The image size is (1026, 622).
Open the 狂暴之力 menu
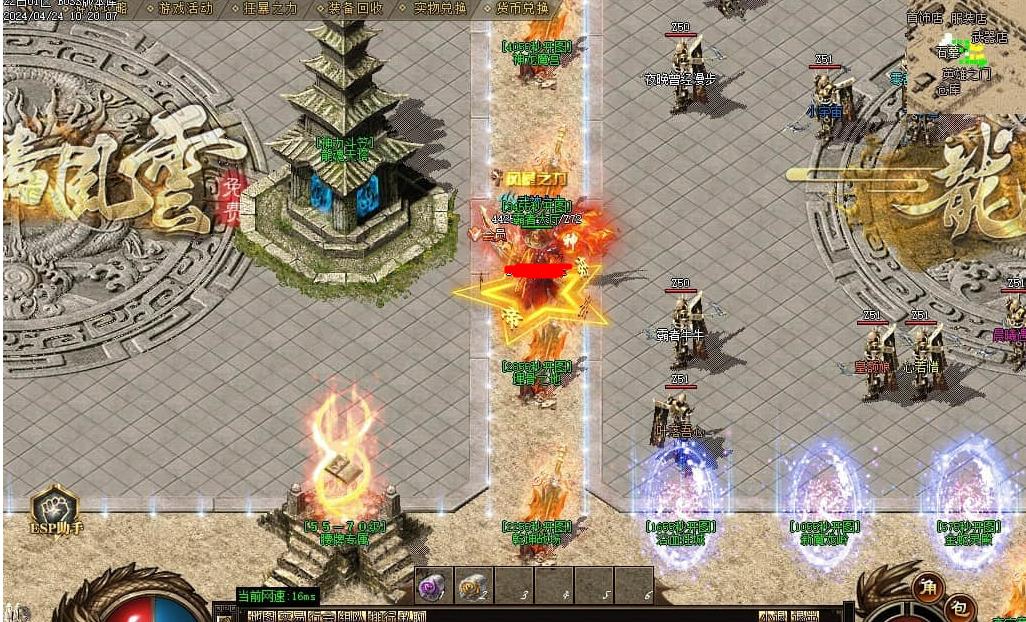270,8
